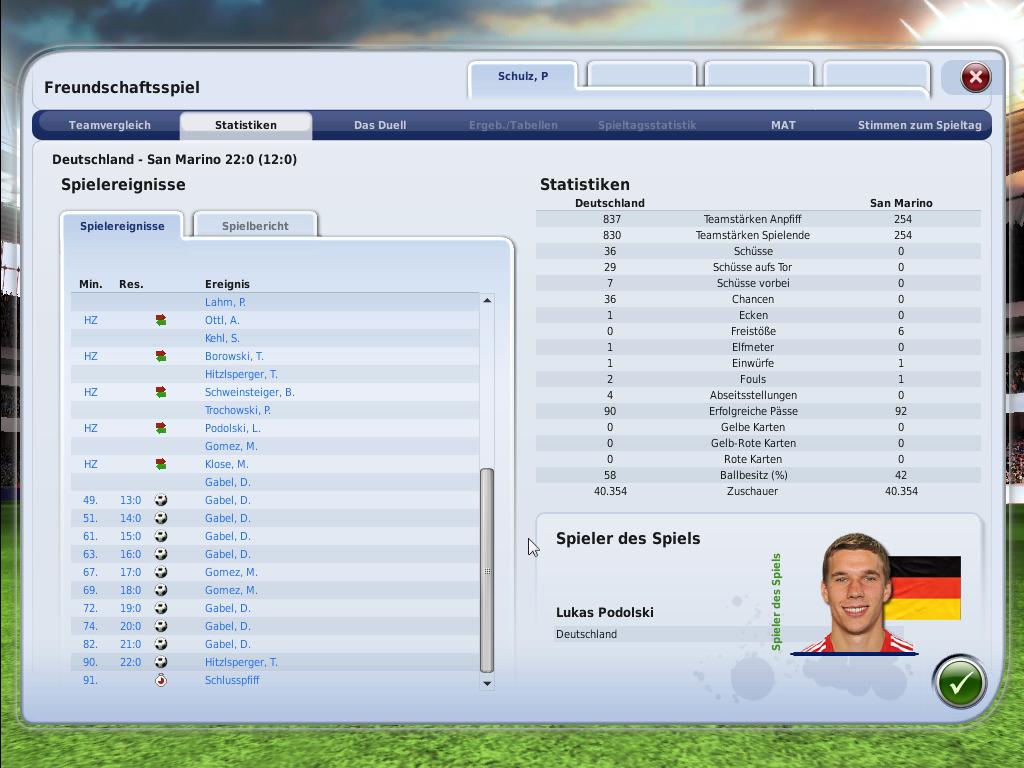Show the MAT tab

click(783, 125)
